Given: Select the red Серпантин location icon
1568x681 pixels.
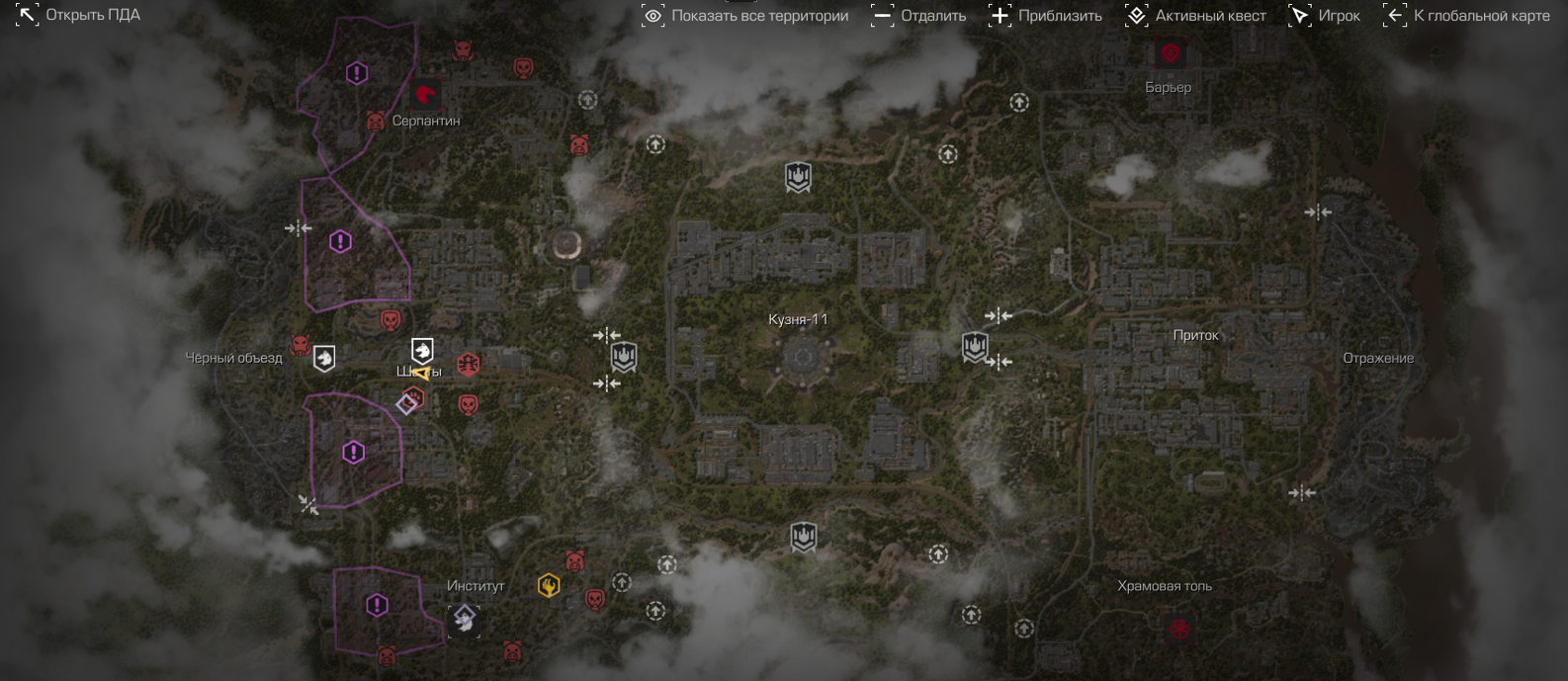Looking at the screenshot, I should coord(426,95).
